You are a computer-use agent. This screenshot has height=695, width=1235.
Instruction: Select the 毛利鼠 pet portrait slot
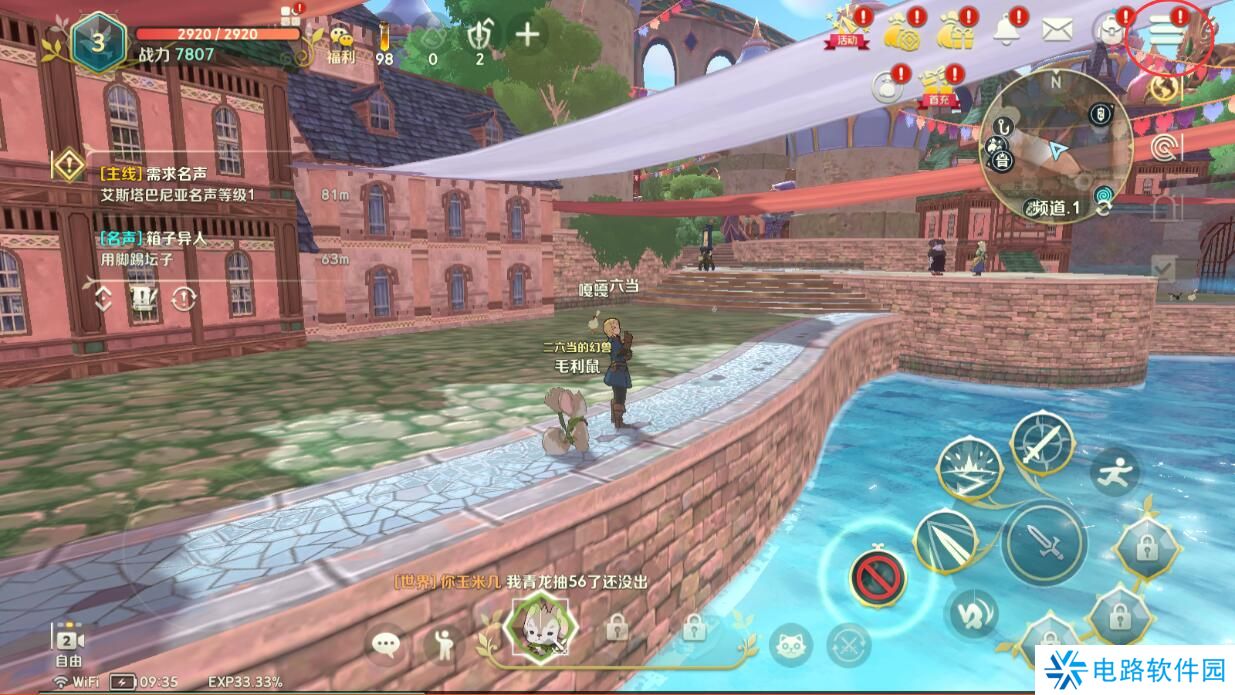[x=540, y=627]
